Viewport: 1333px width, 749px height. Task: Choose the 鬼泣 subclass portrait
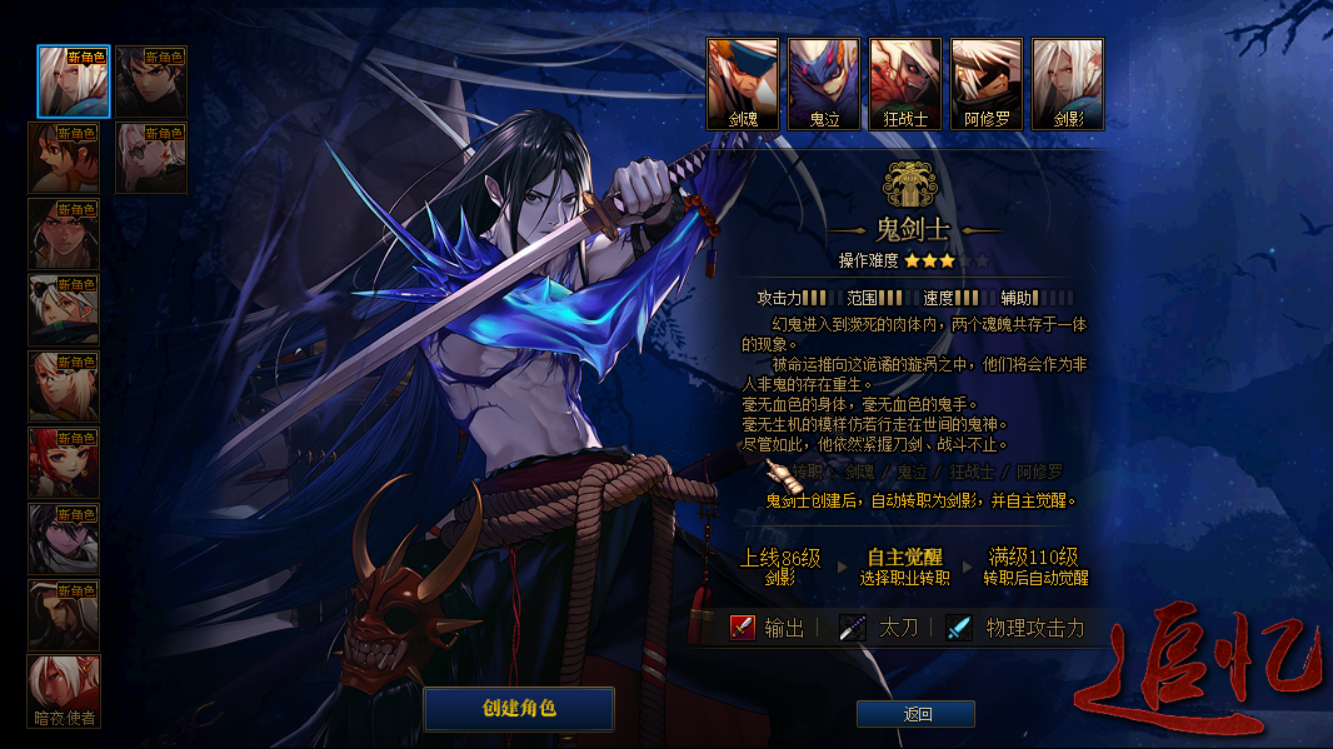click(824, 84)
